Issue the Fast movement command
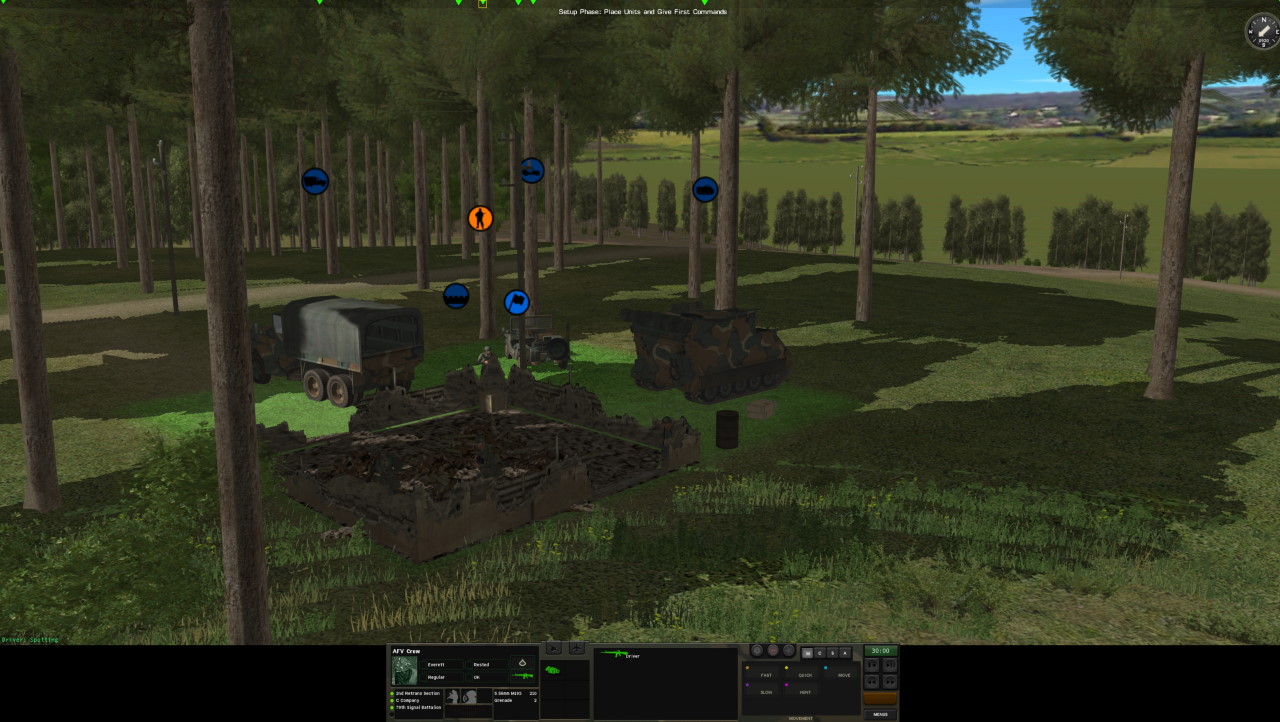 click(766, 675)
